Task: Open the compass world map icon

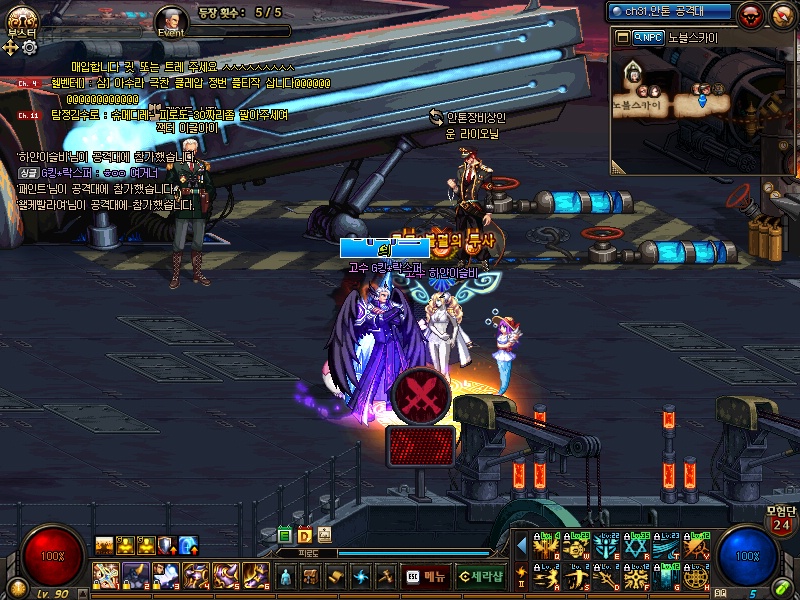Action: 781,14
